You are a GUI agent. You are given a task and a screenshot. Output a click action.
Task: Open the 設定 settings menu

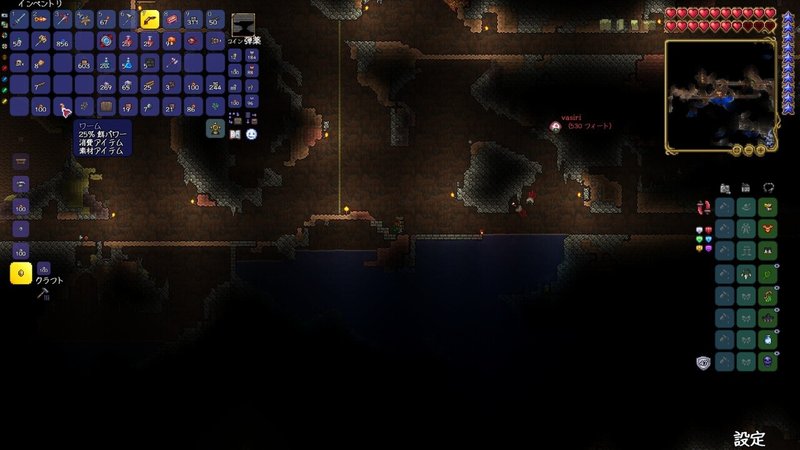[749, 438]
